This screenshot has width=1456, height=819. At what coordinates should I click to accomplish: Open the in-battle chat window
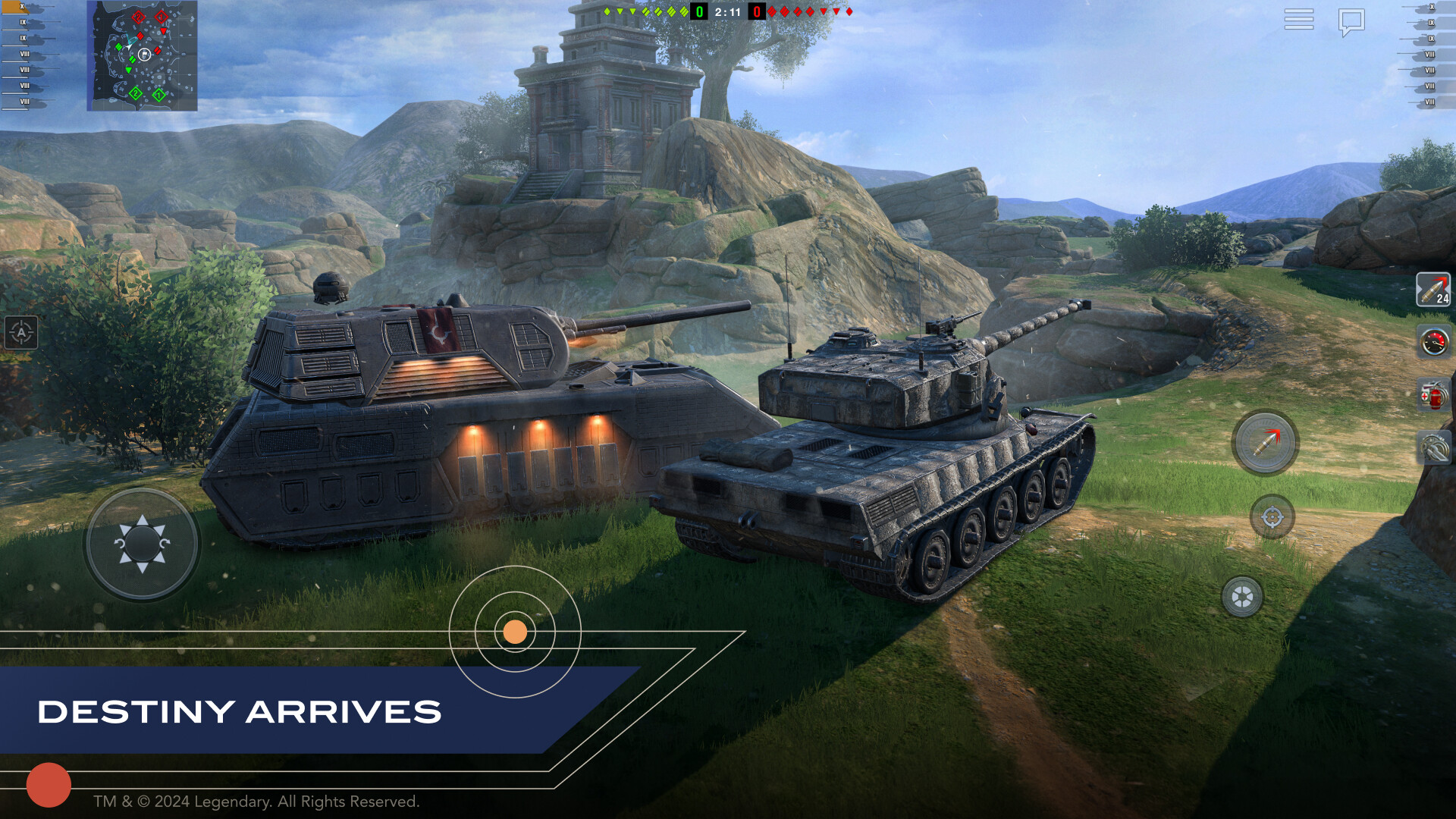(x=1352, y=21)
